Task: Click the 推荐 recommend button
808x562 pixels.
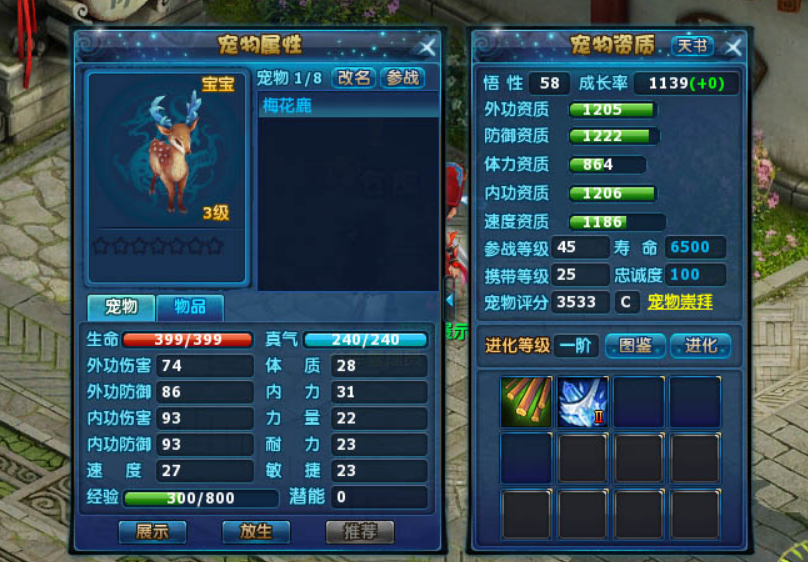Action: tap(360, 531)
